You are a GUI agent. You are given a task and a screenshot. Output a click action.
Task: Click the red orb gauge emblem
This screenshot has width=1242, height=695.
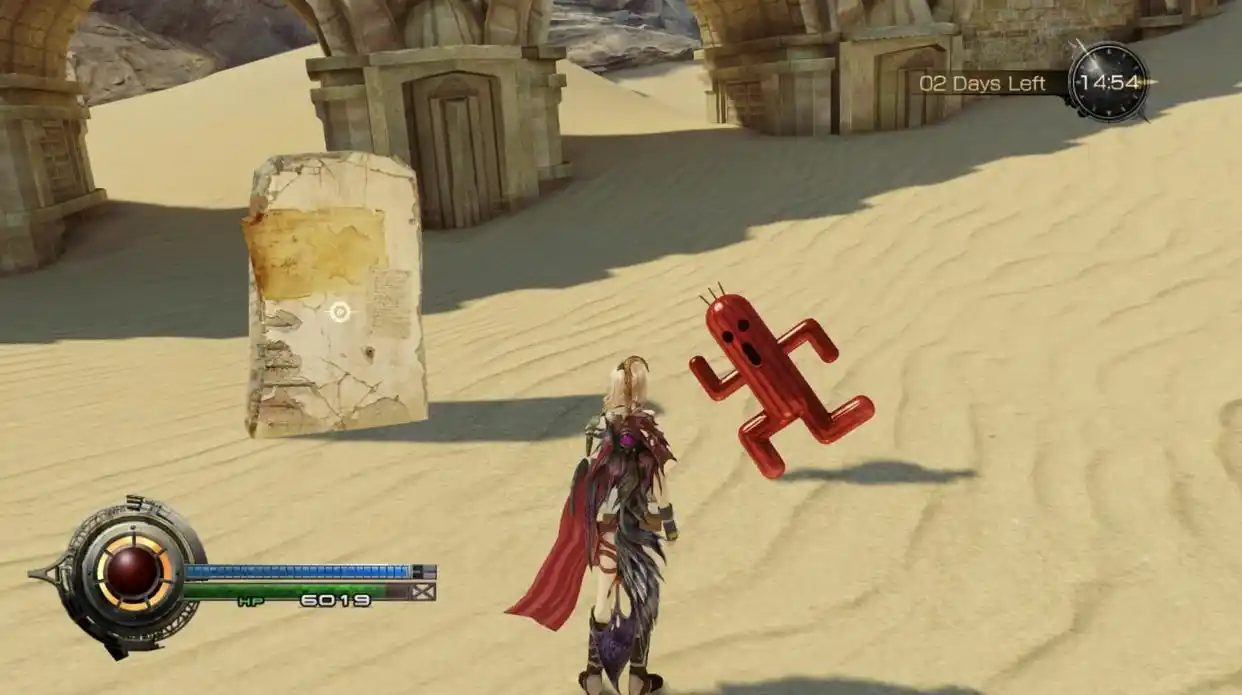pos(133,572)
